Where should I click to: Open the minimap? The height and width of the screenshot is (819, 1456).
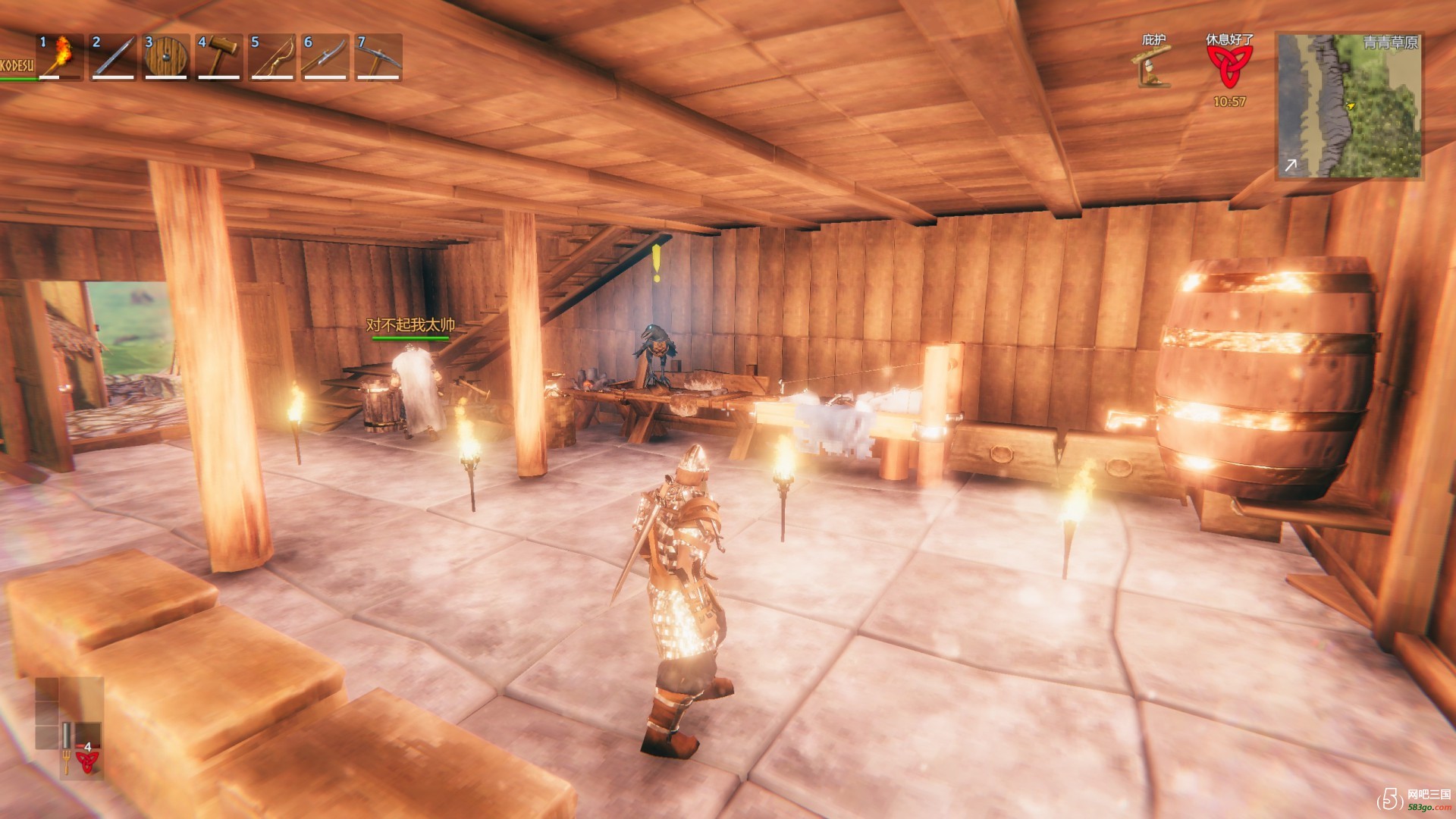tap(1349, 105)
